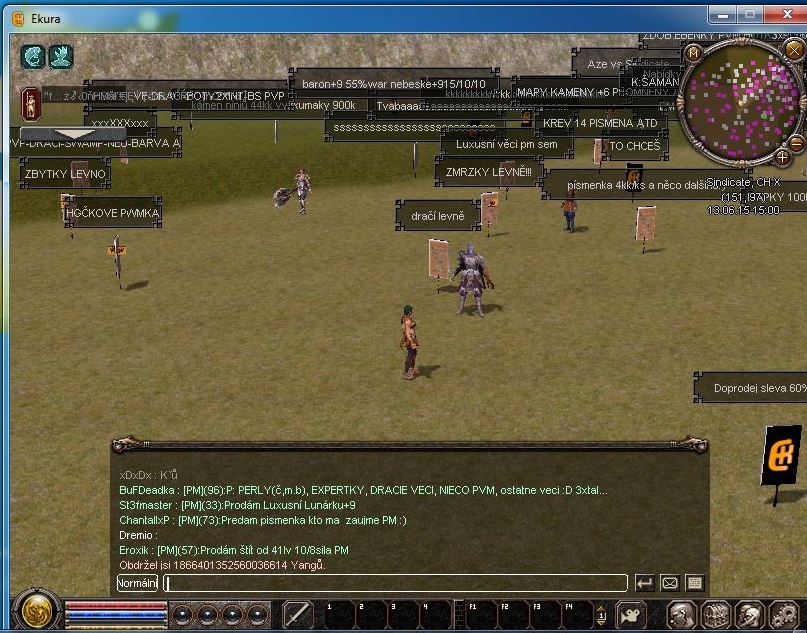Send the chat message with the enter arrow button

click(x=645, y=583)
